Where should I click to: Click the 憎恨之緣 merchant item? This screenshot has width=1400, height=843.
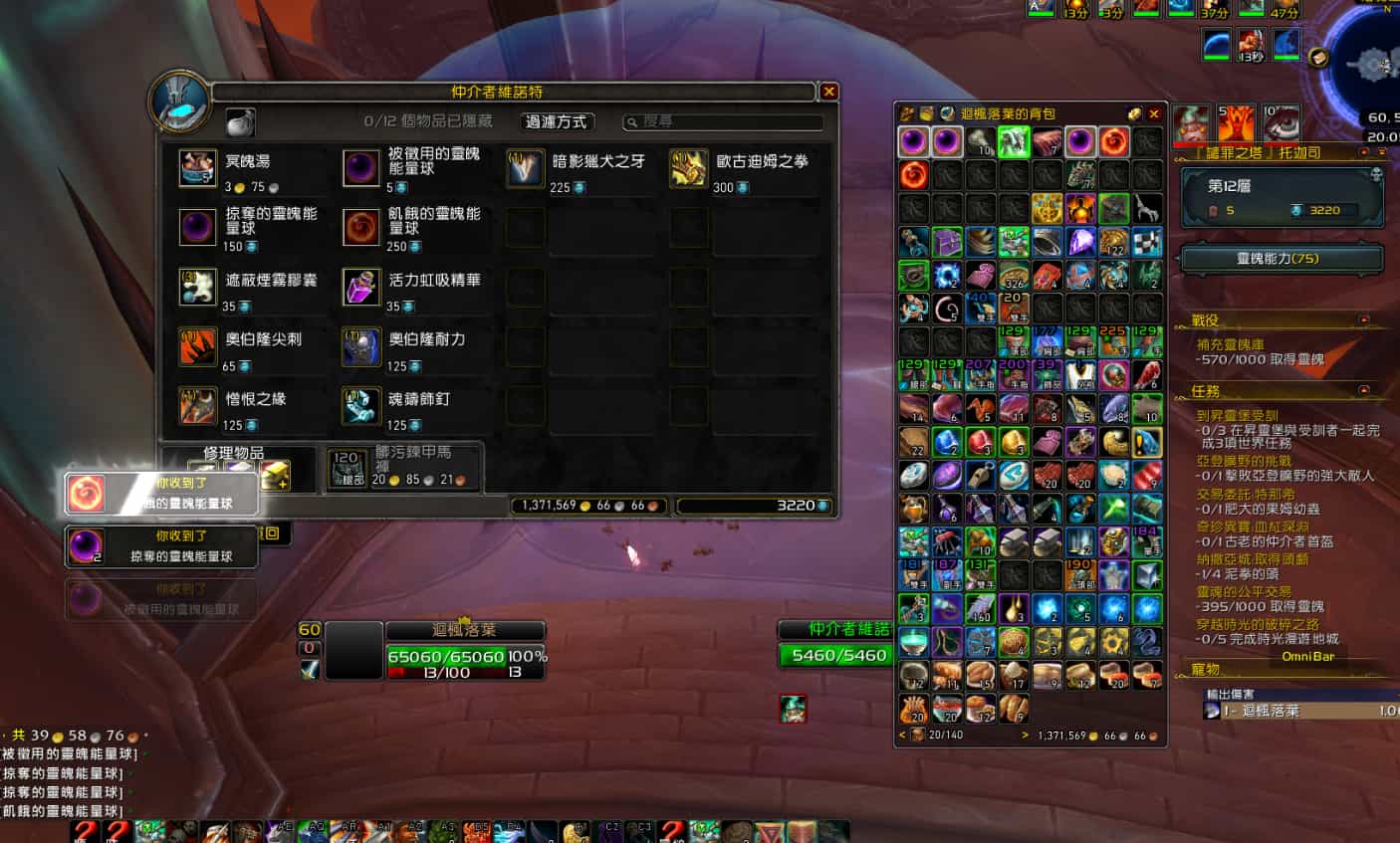coord(198,405)
